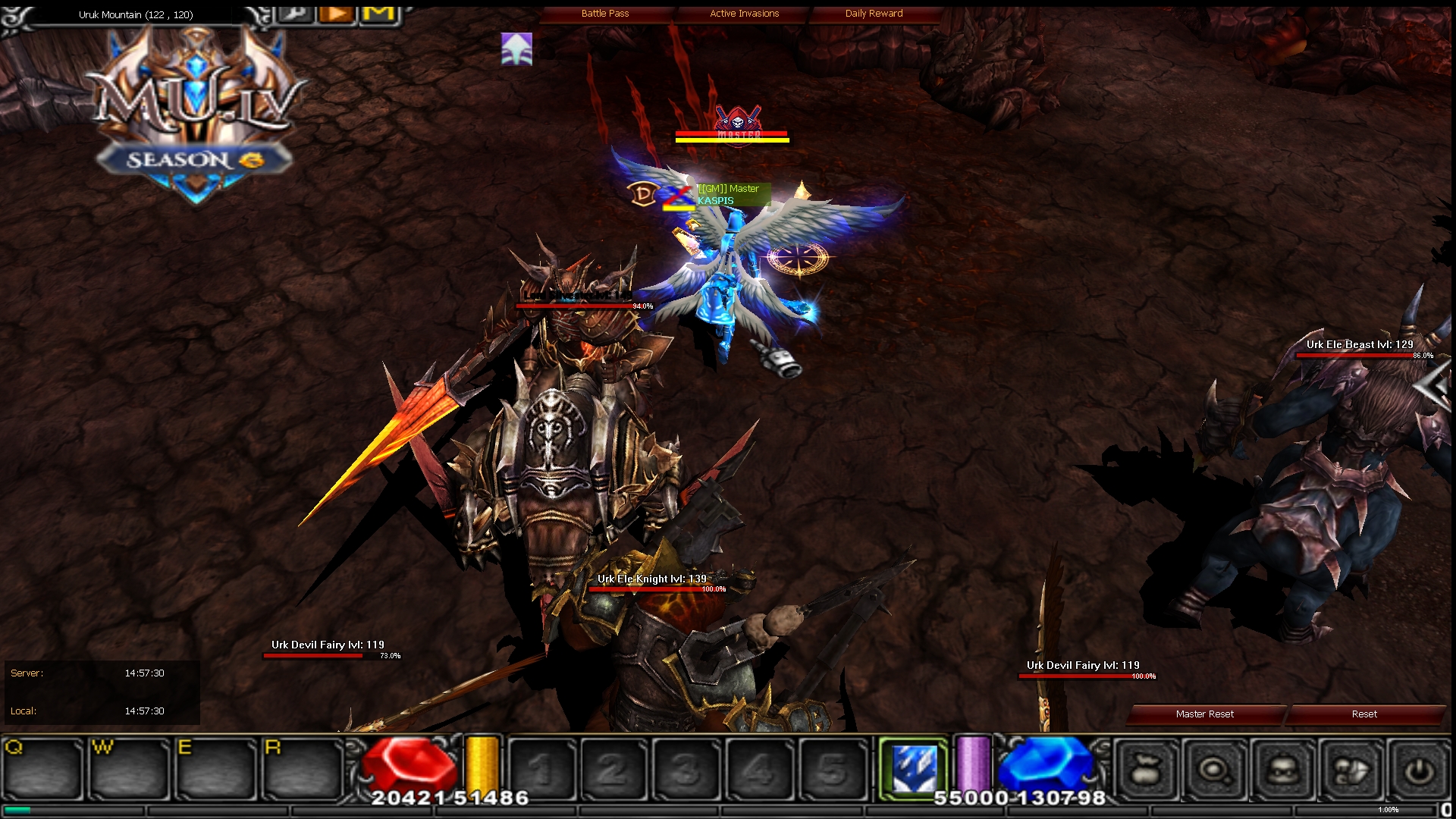Select the magnifying glass search icon
Viewport: 1456px width, 819px height.
coord(1213,767)
